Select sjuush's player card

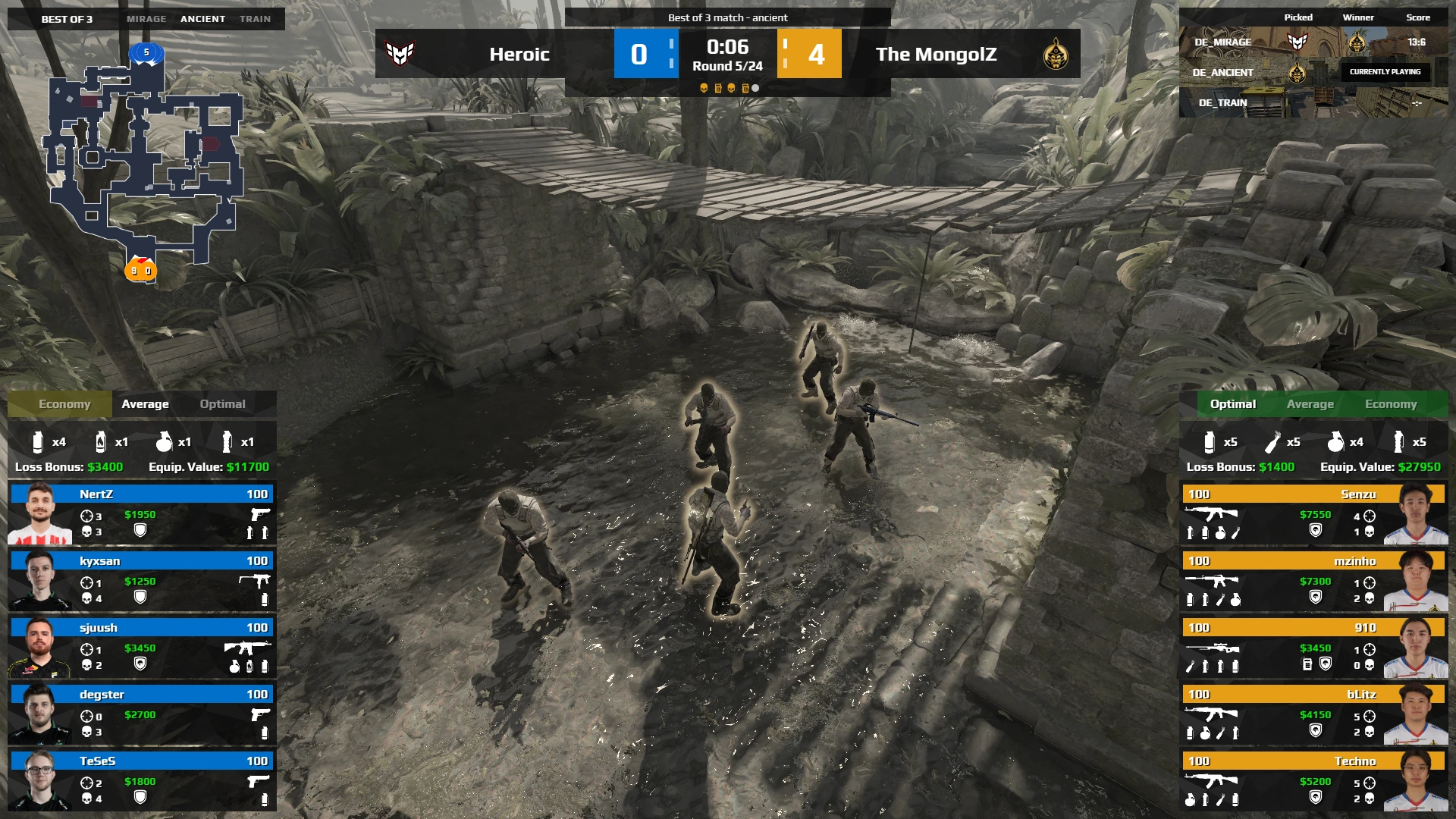pos(142,647)
